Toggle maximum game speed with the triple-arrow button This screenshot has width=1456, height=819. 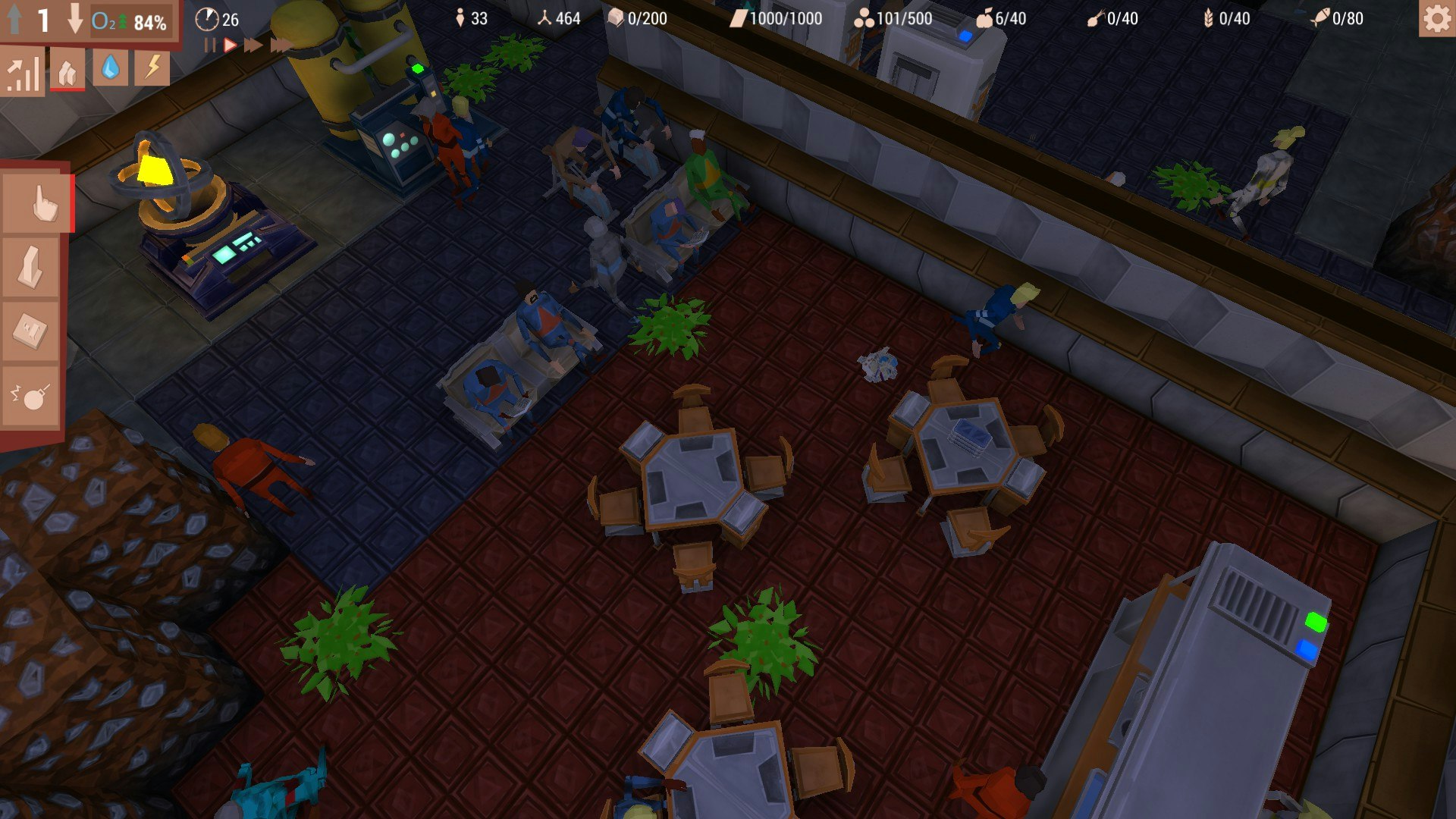click(x=279, y=44)
